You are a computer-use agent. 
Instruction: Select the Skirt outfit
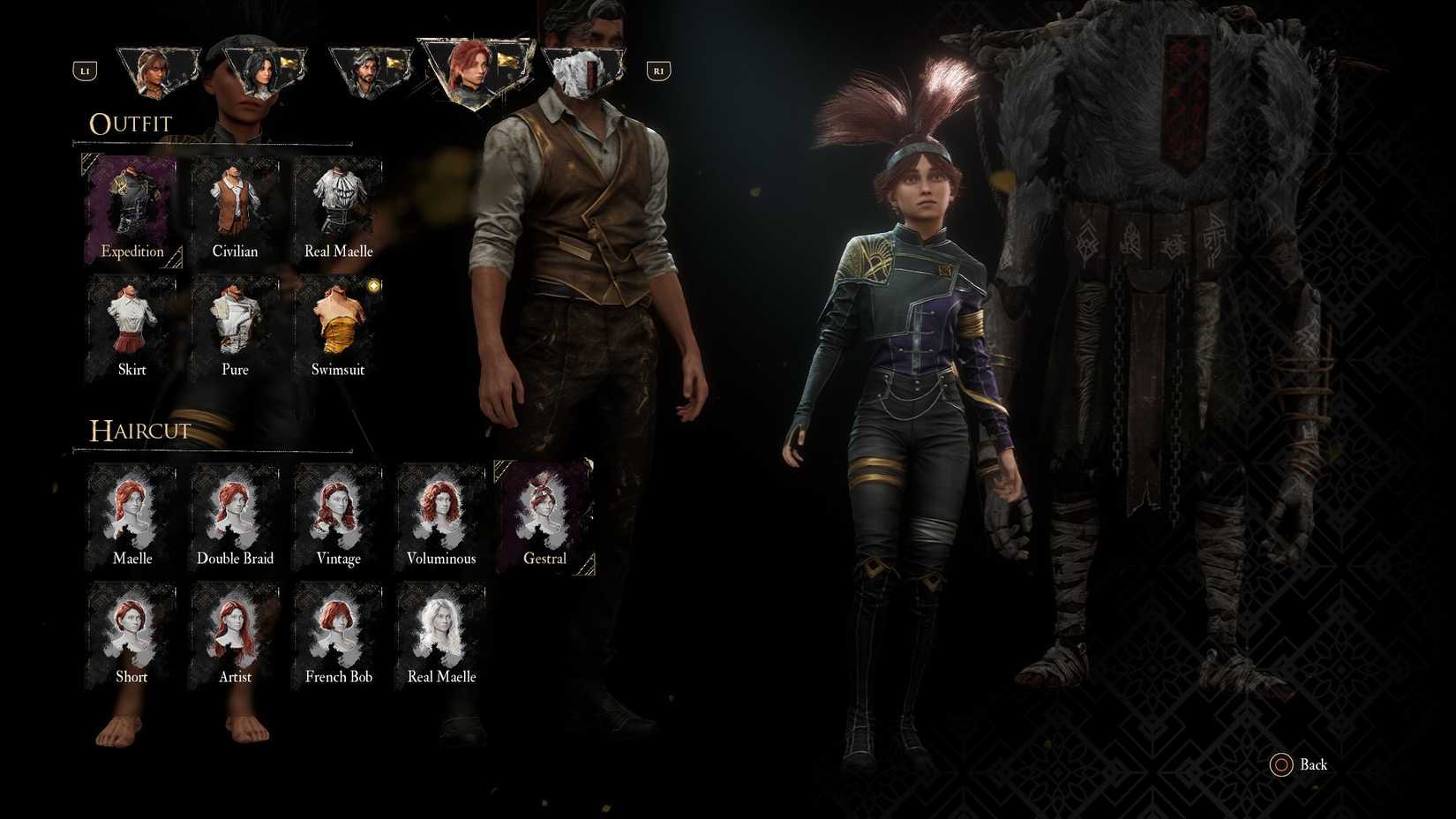pyautogui.click(x=132, y=322)
